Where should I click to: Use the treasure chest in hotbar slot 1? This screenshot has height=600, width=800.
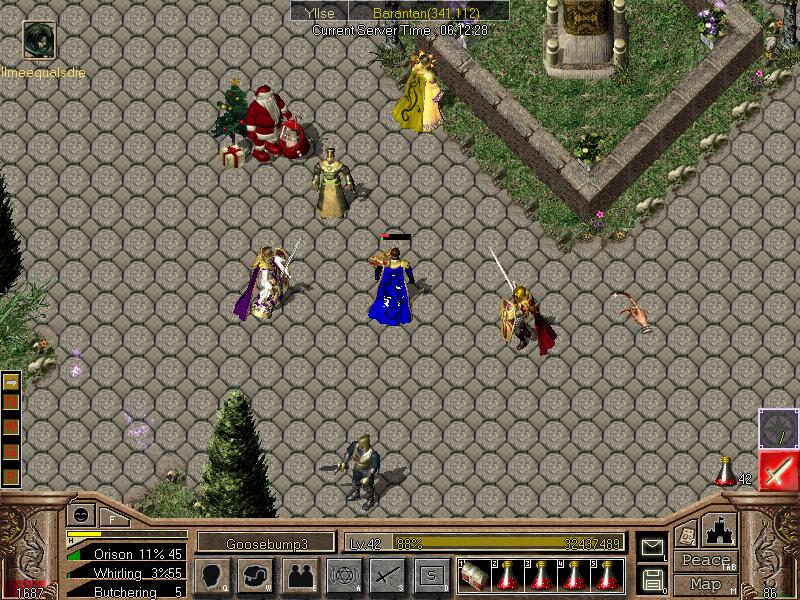[474, 575]
